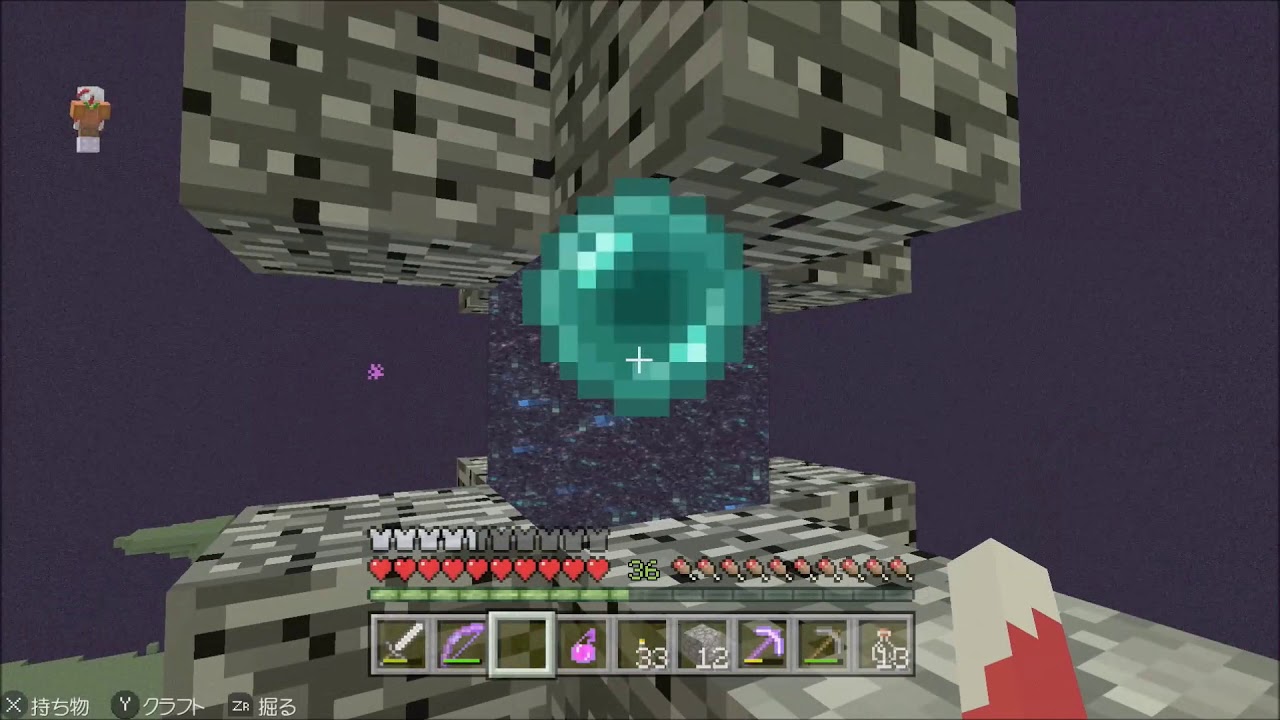Click the 掘る label in the bottom bar
The width and height of the screenshot is (1280, 720).
pyautogui.click(x=275, y=705)
